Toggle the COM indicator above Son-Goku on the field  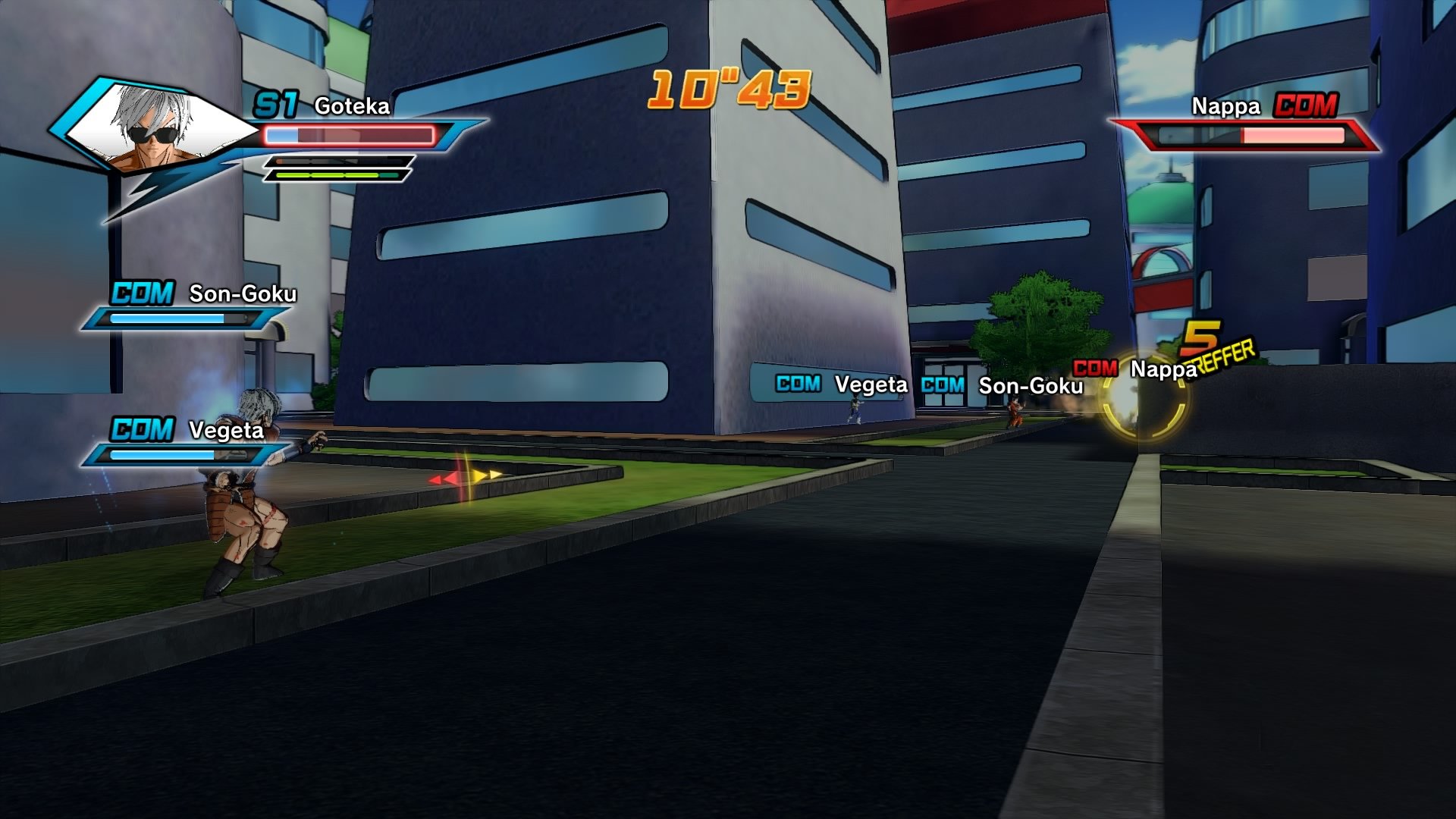tap(943, 385)
